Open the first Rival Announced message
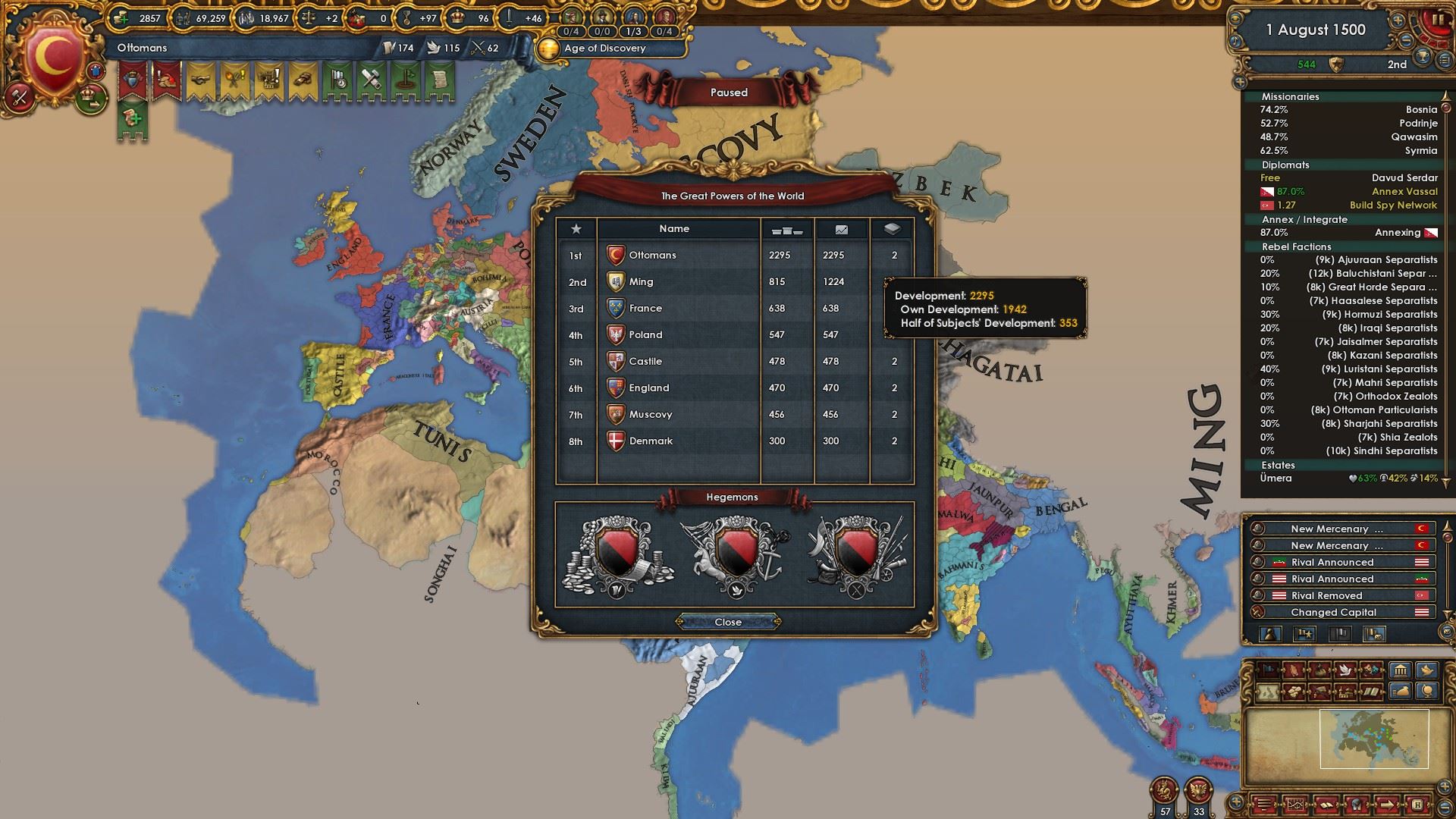 coord(1332,563)
